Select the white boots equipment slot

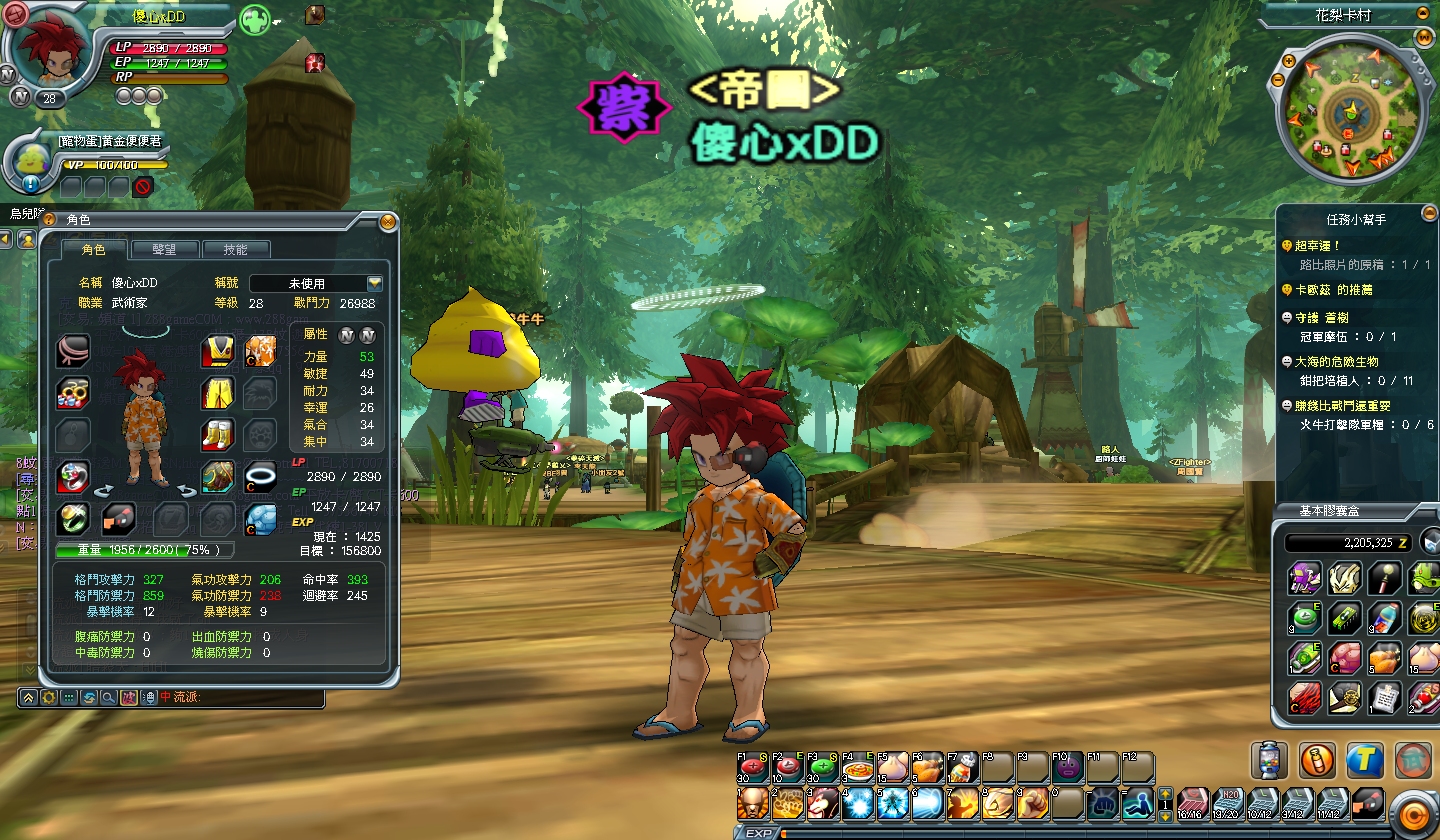217,435
